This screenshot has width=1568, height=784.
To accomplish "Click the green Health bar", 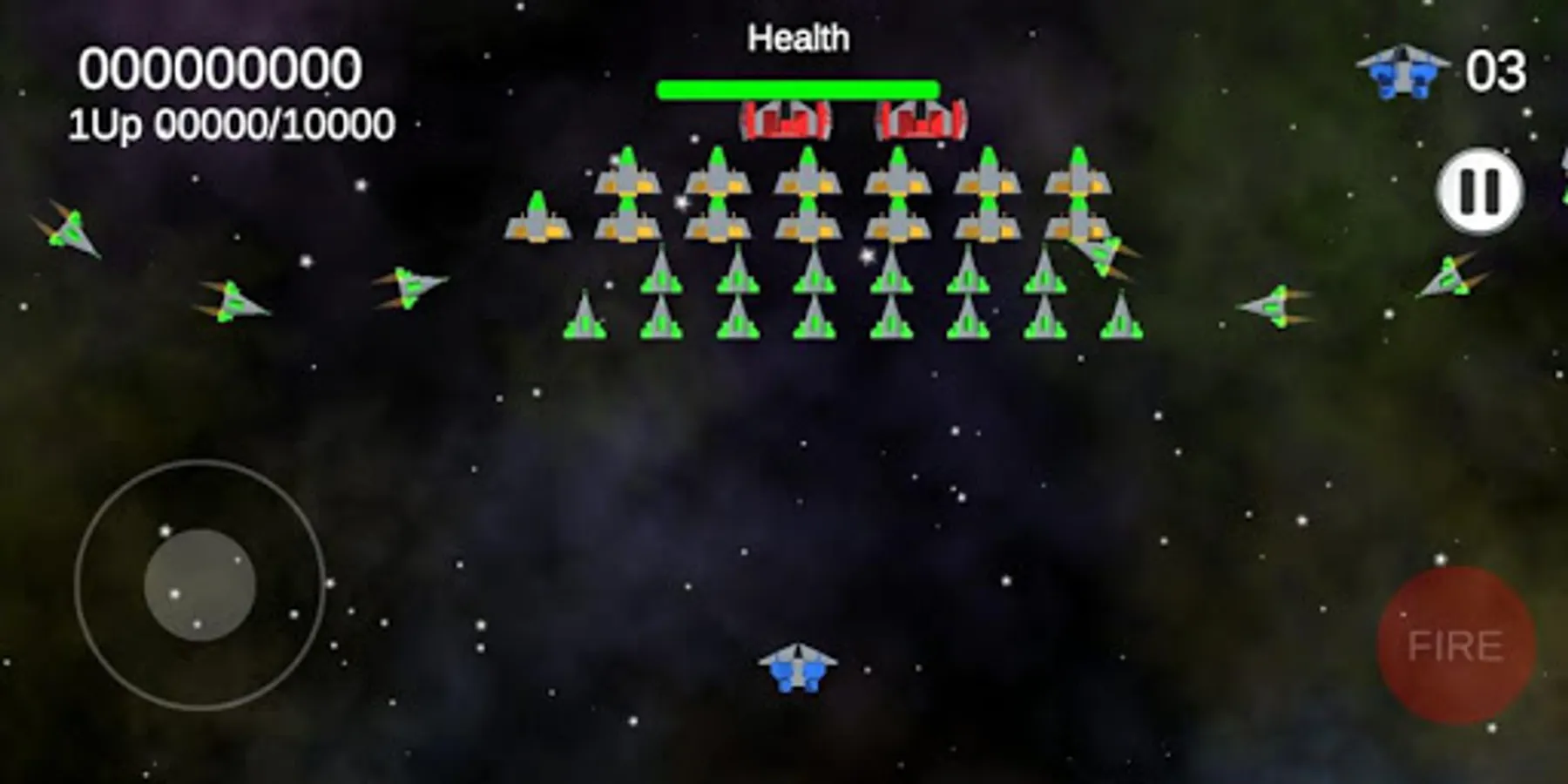I will click(797, 86).
